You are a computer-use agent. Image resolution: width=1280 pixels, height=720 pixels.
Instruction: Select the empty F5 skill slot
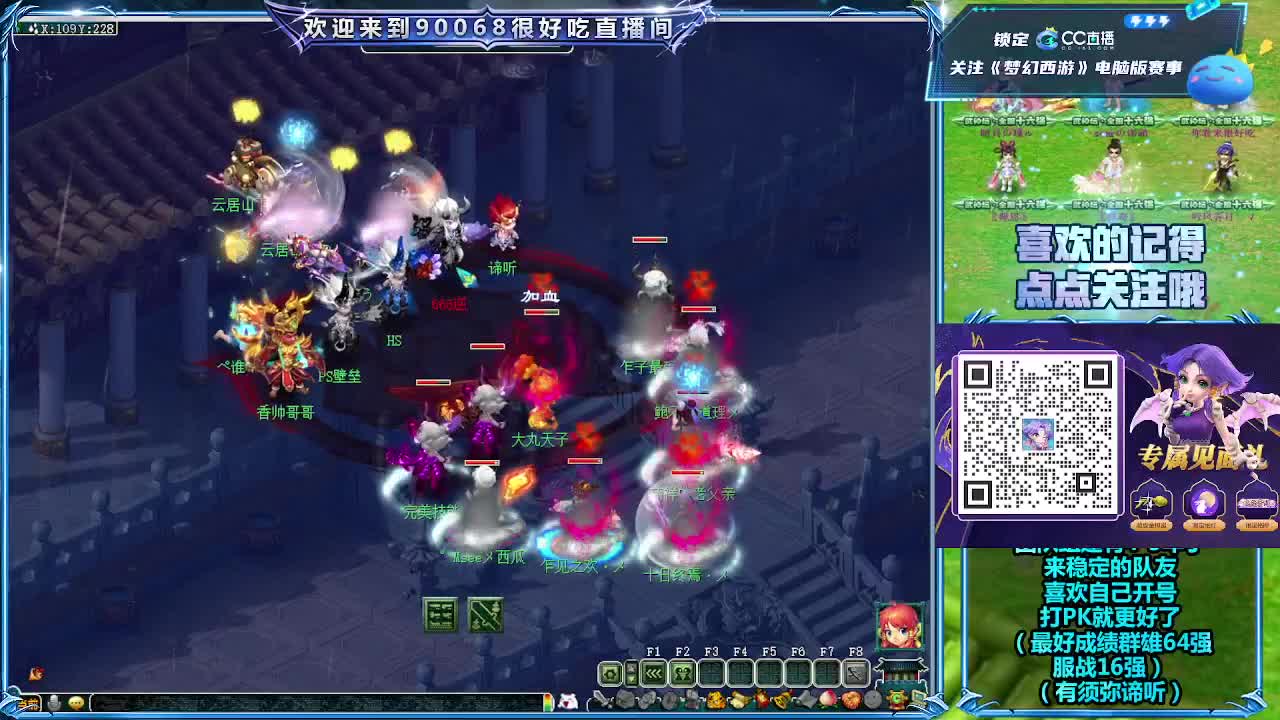pos(770,672)
